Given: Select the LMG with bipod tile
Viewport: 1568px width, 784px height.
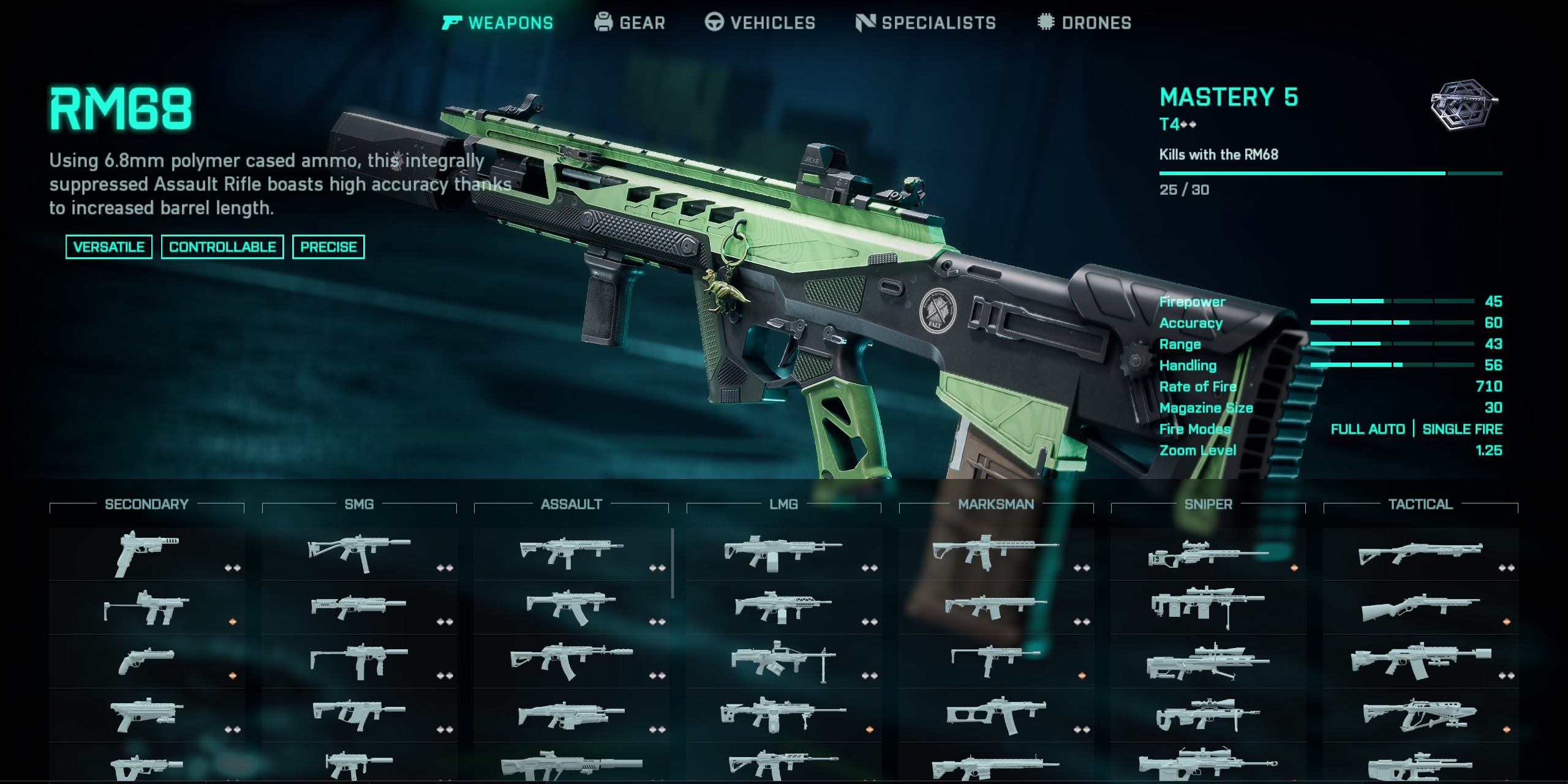Looking at the screenshot, I should tap(783, 661).
